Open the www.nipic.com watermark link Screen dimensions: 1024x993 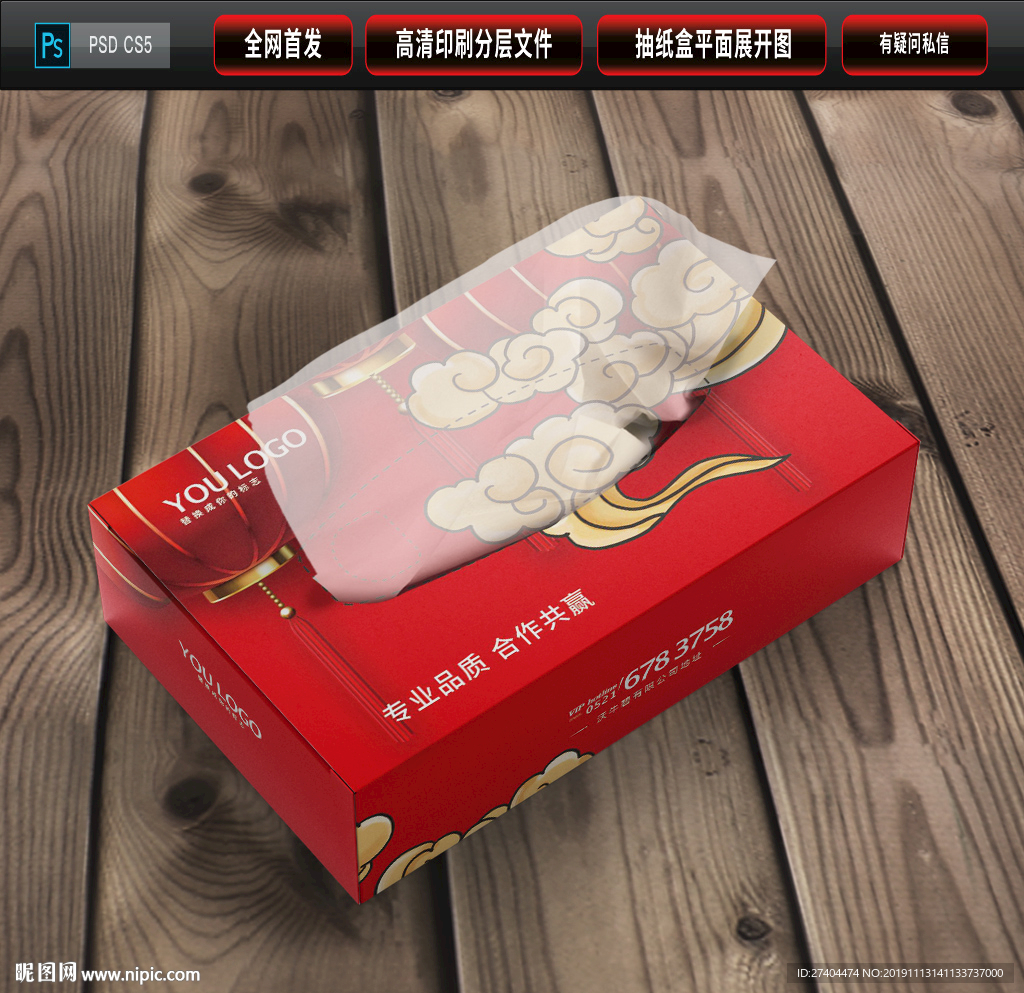pyautogui.click(x=140, y=974)
